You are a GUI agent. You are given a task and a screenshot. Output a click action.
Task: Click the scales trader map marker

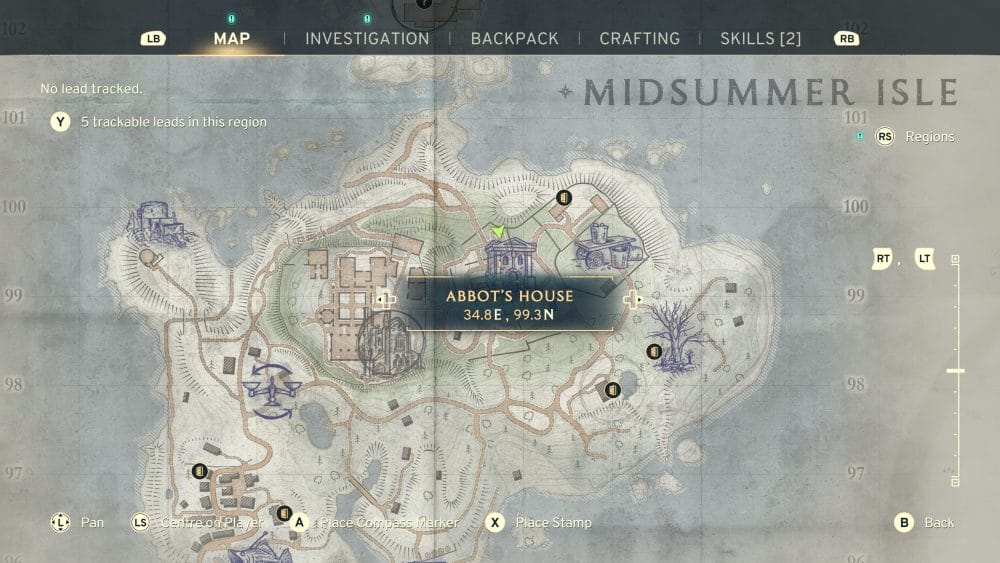[268, 388]
